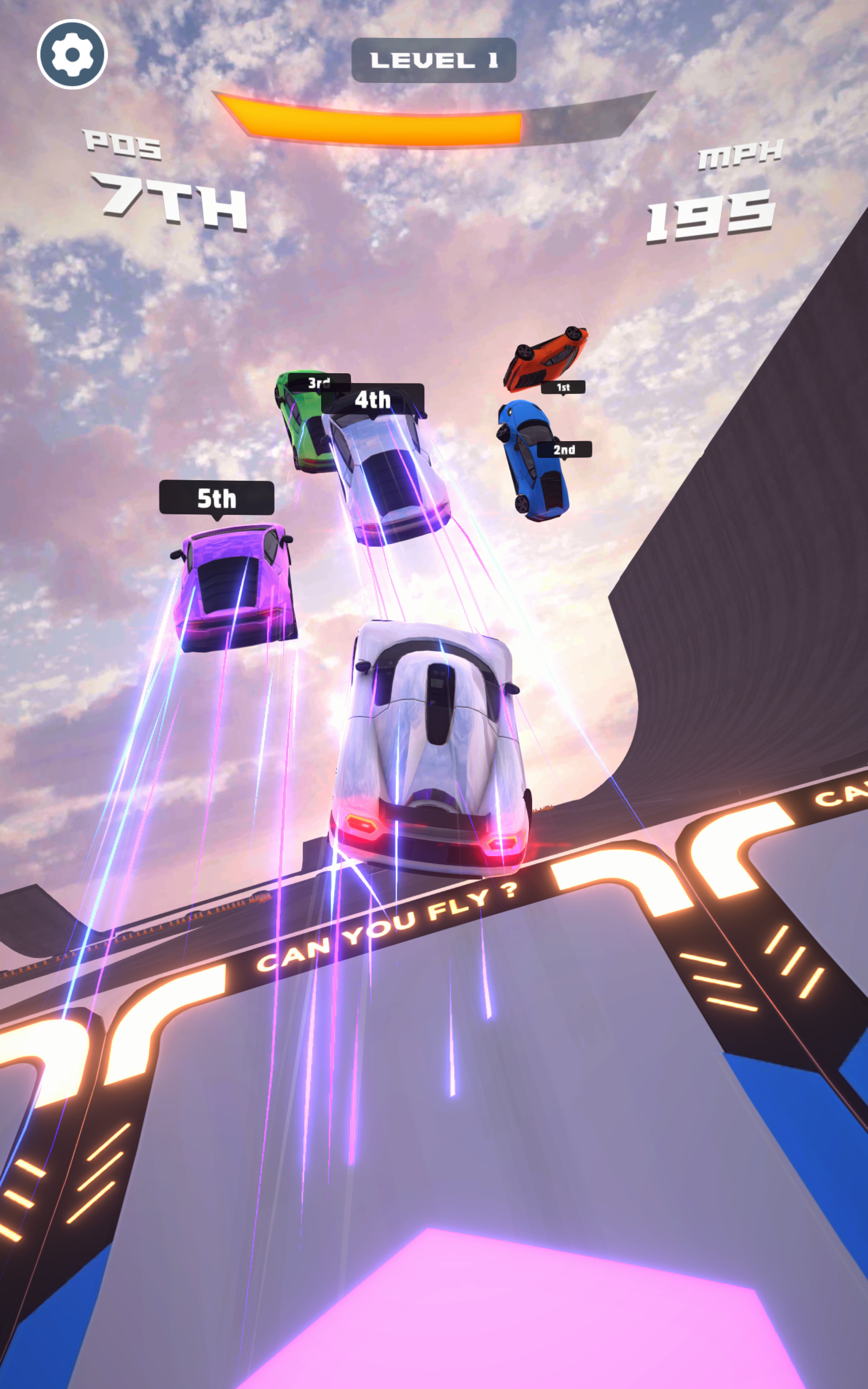
Task: Open the settings gear icon
Action: tap(72, 53)
